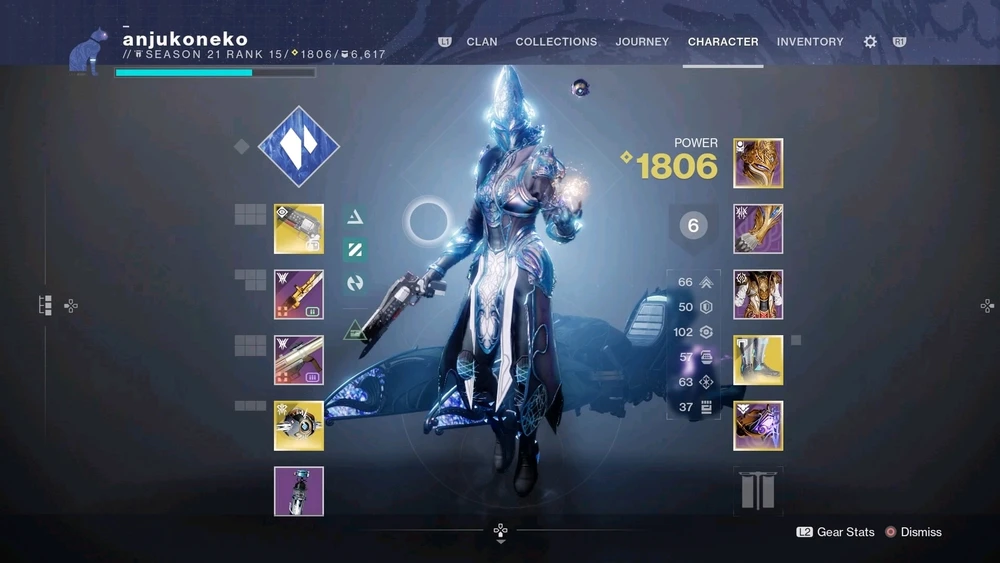Select the yellow exotic kinetic weapon slot
This screenshot has height=563, width=1000.
299,229
